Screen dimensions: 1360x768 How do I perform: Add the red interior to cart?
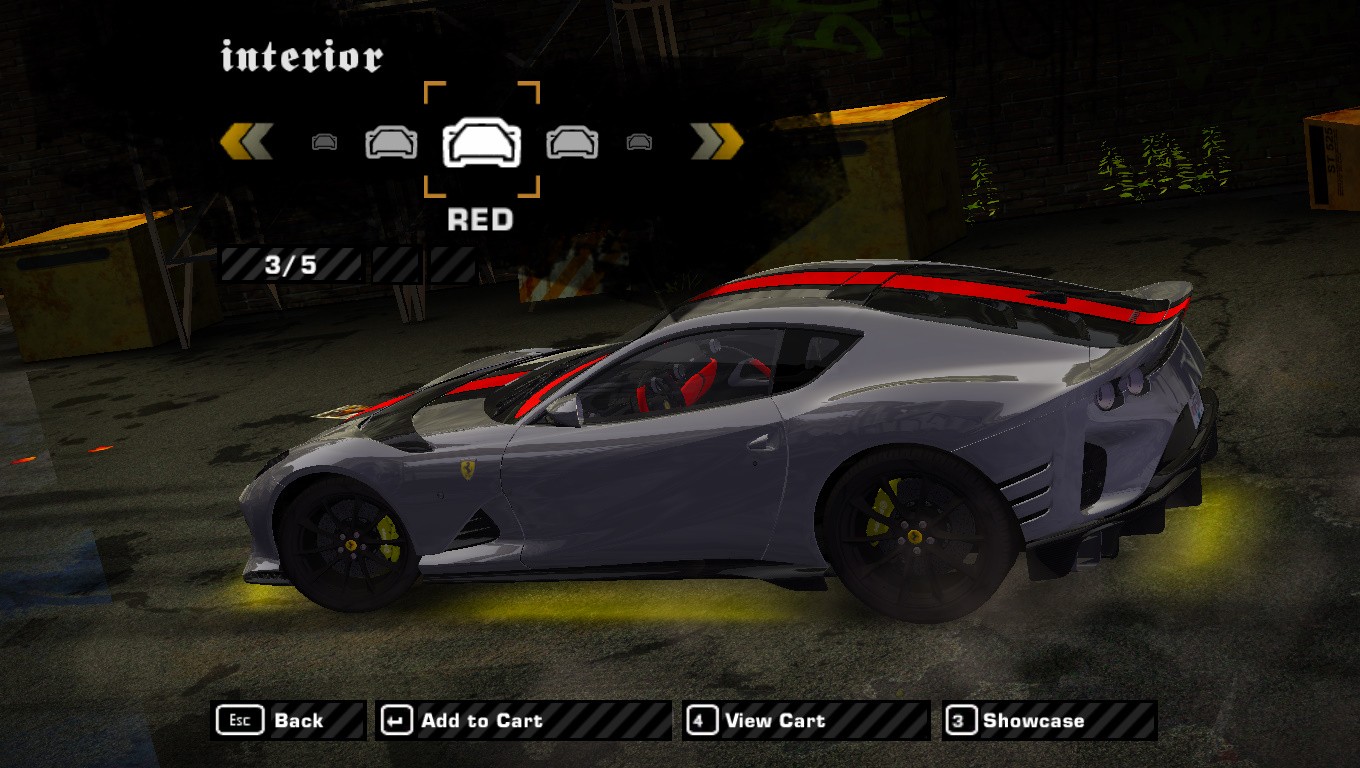pyautogui.click(x=522, y=720)
